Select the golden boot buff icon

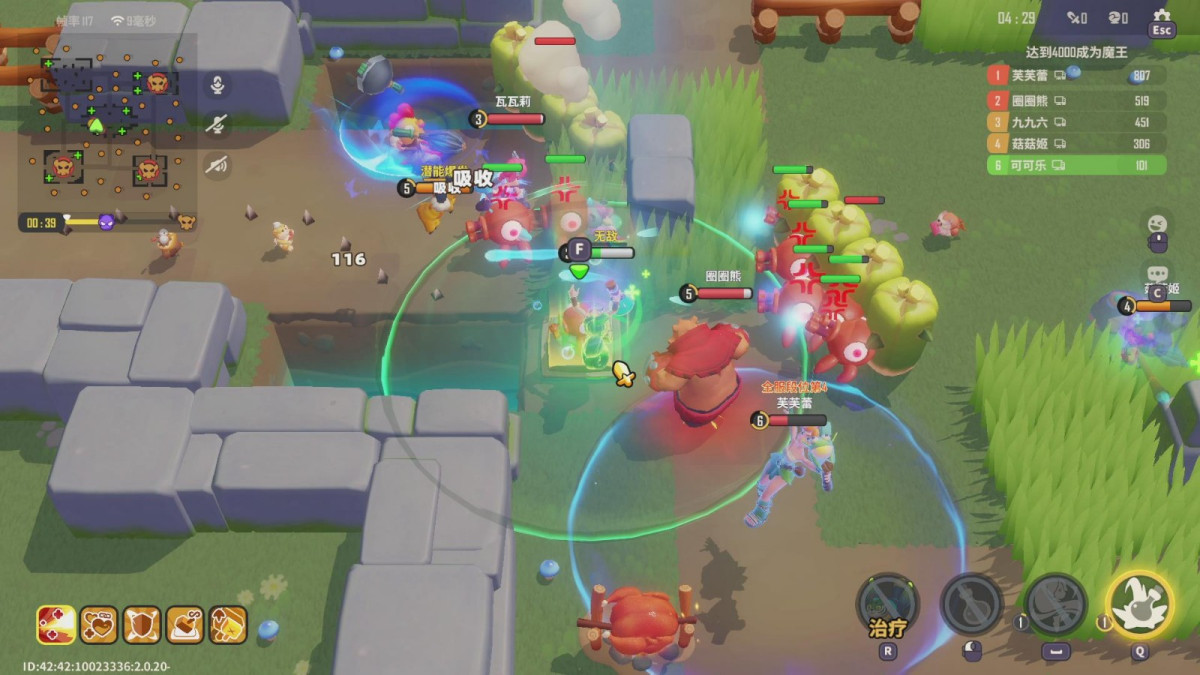click(228, 625)
